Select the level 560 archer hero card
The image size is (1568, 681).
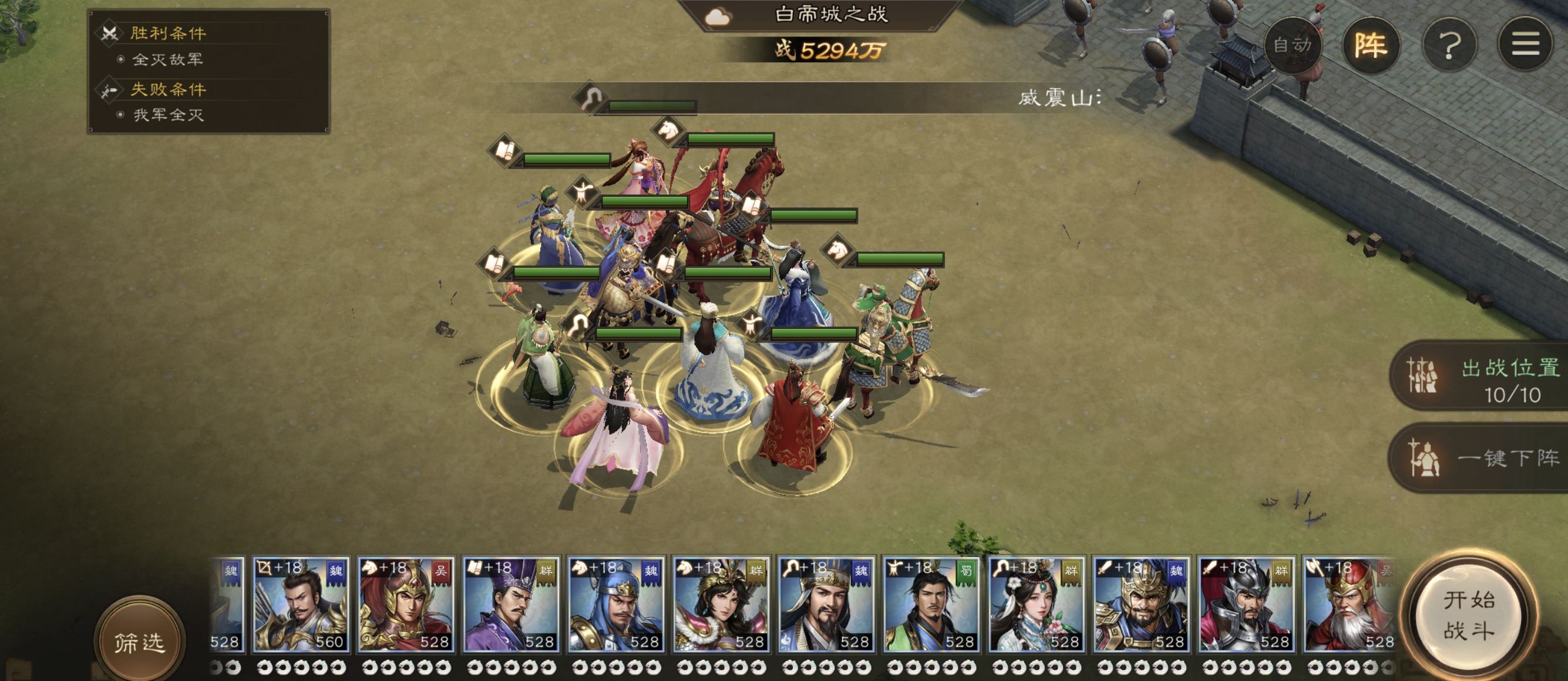point(301,605)
